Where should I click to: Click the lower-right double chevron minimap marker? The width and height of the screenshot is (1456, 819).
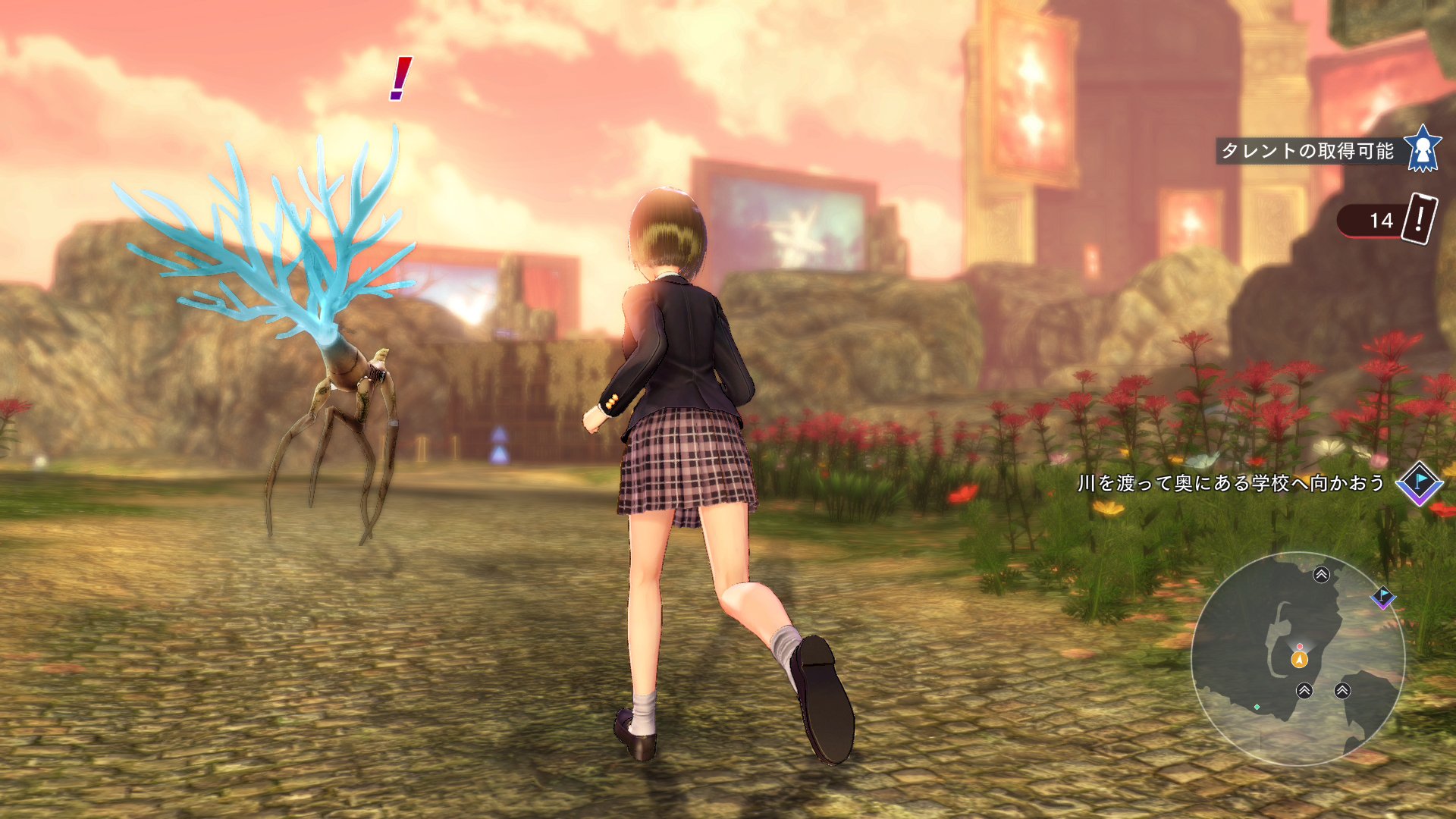1342,690
